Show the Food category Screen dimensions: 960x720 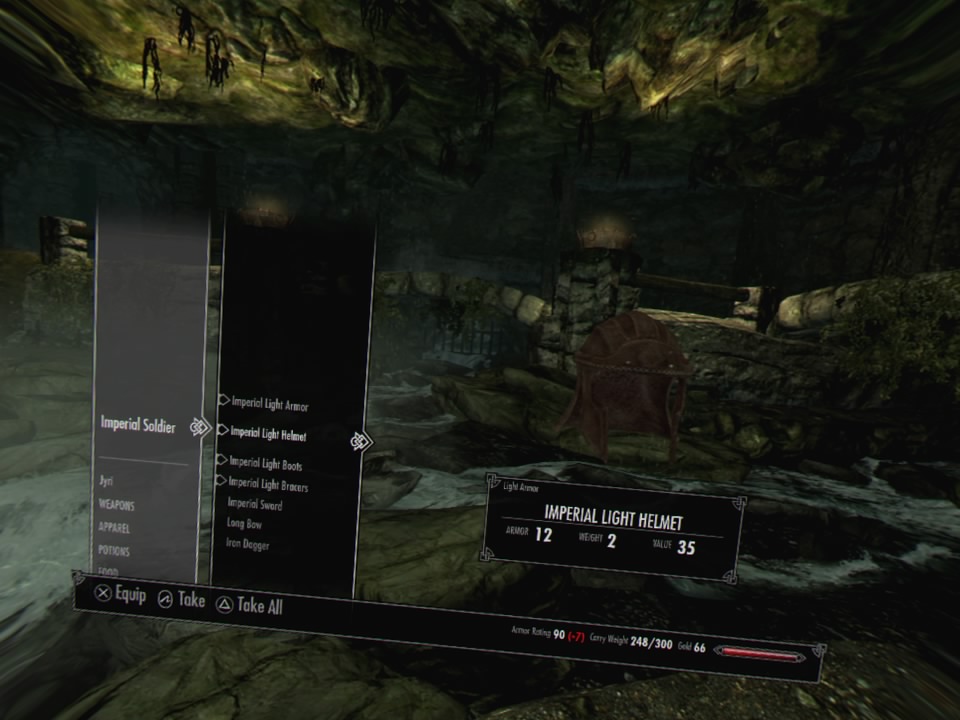point(108,572)
